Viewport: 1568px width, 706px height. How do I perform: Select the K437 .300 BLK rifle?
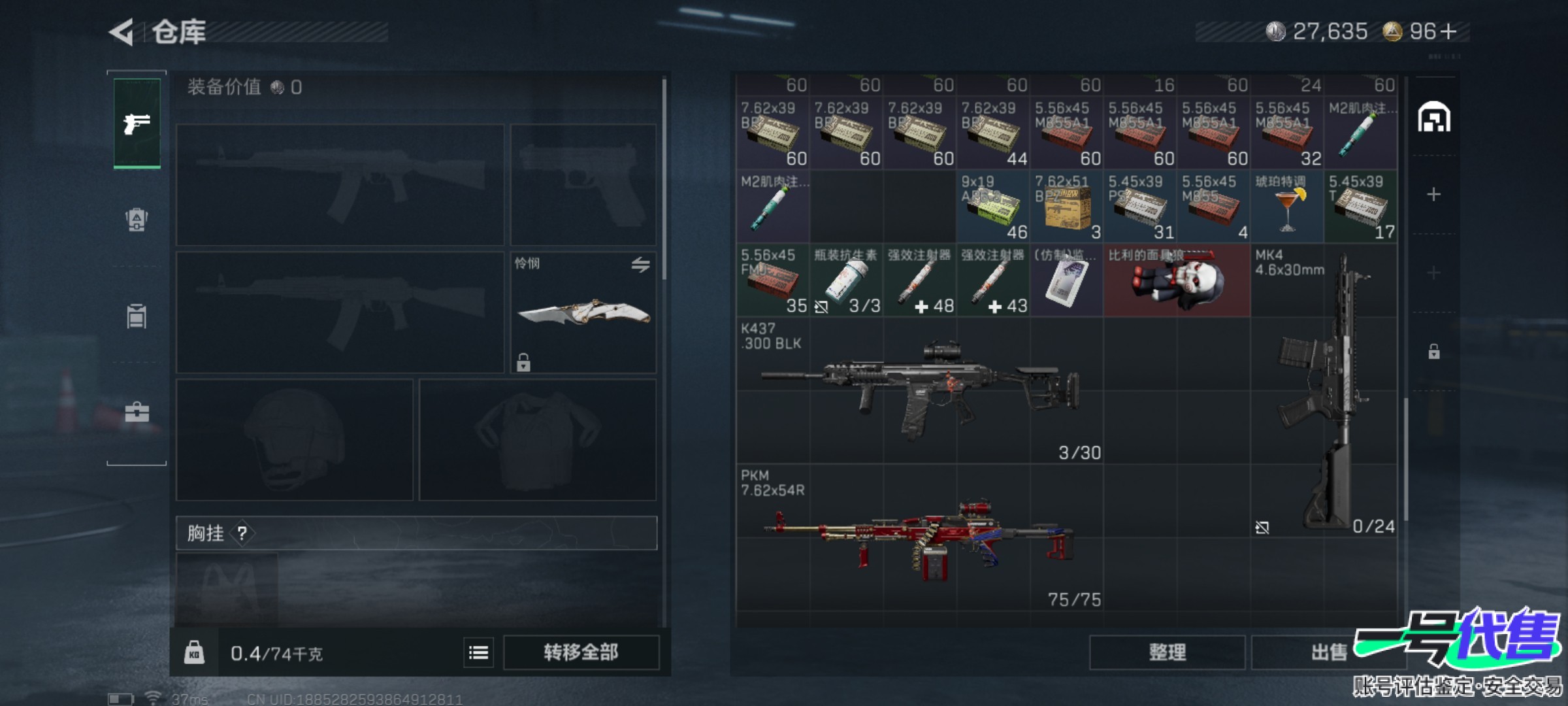[x=919, y=390]
